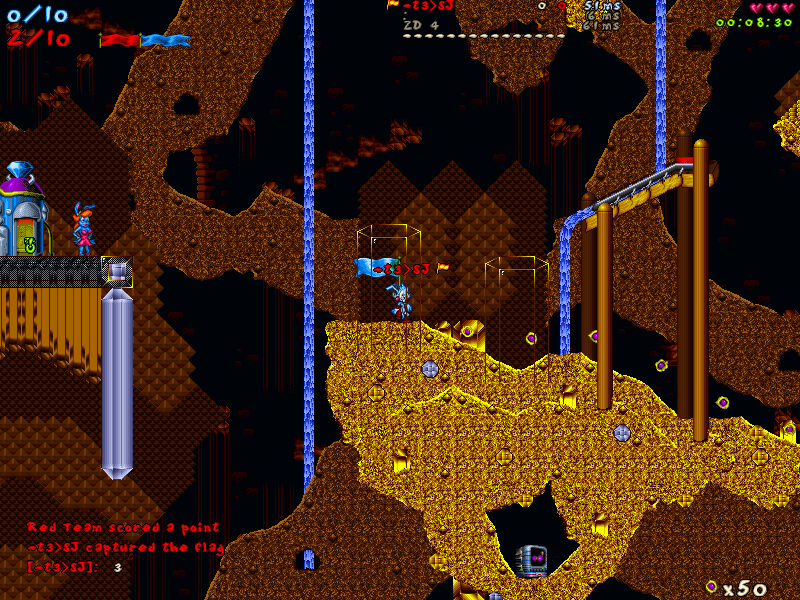Click the blue team flag icon
The height and width of the screenshot is (600, 800).
[x=166, y=40]
